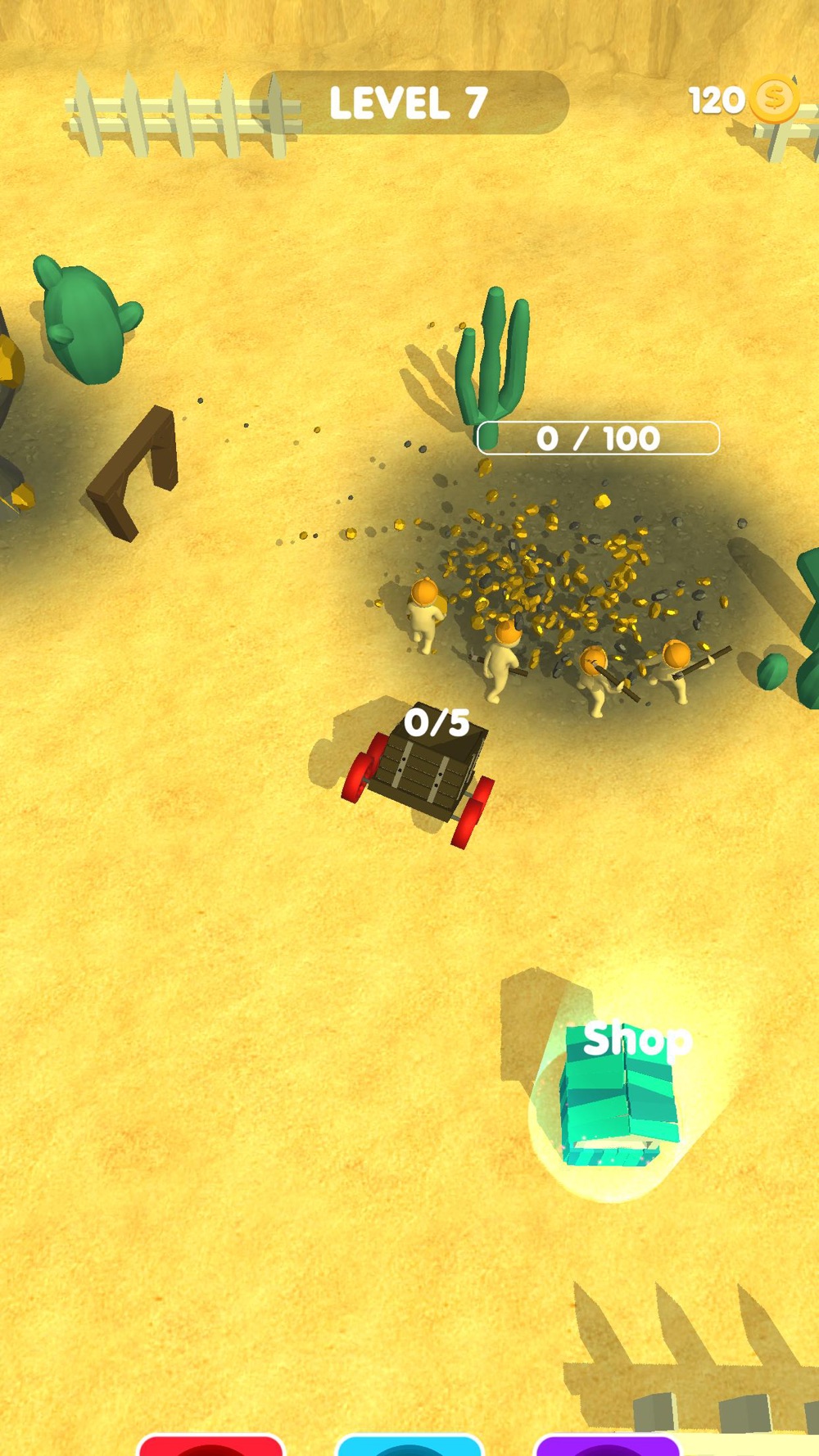Tap the red button at the bottom
The image size is (819, 1456).
click(210, 1445)
